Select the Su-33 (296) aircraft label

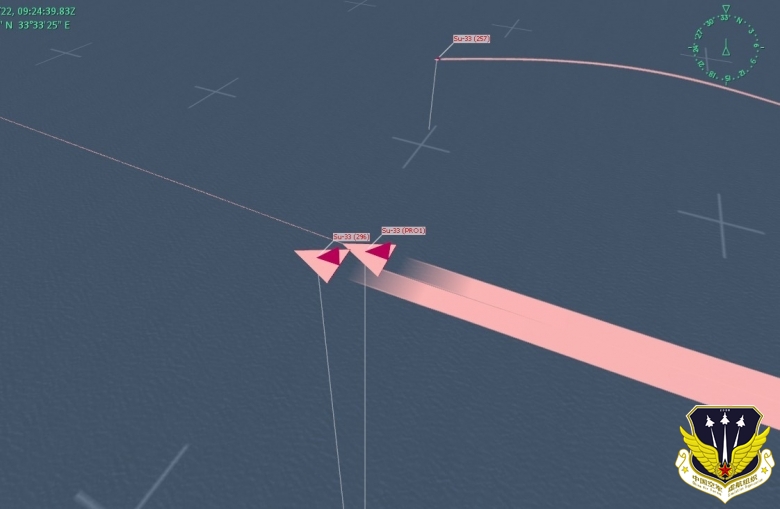(x=351, y=237)
